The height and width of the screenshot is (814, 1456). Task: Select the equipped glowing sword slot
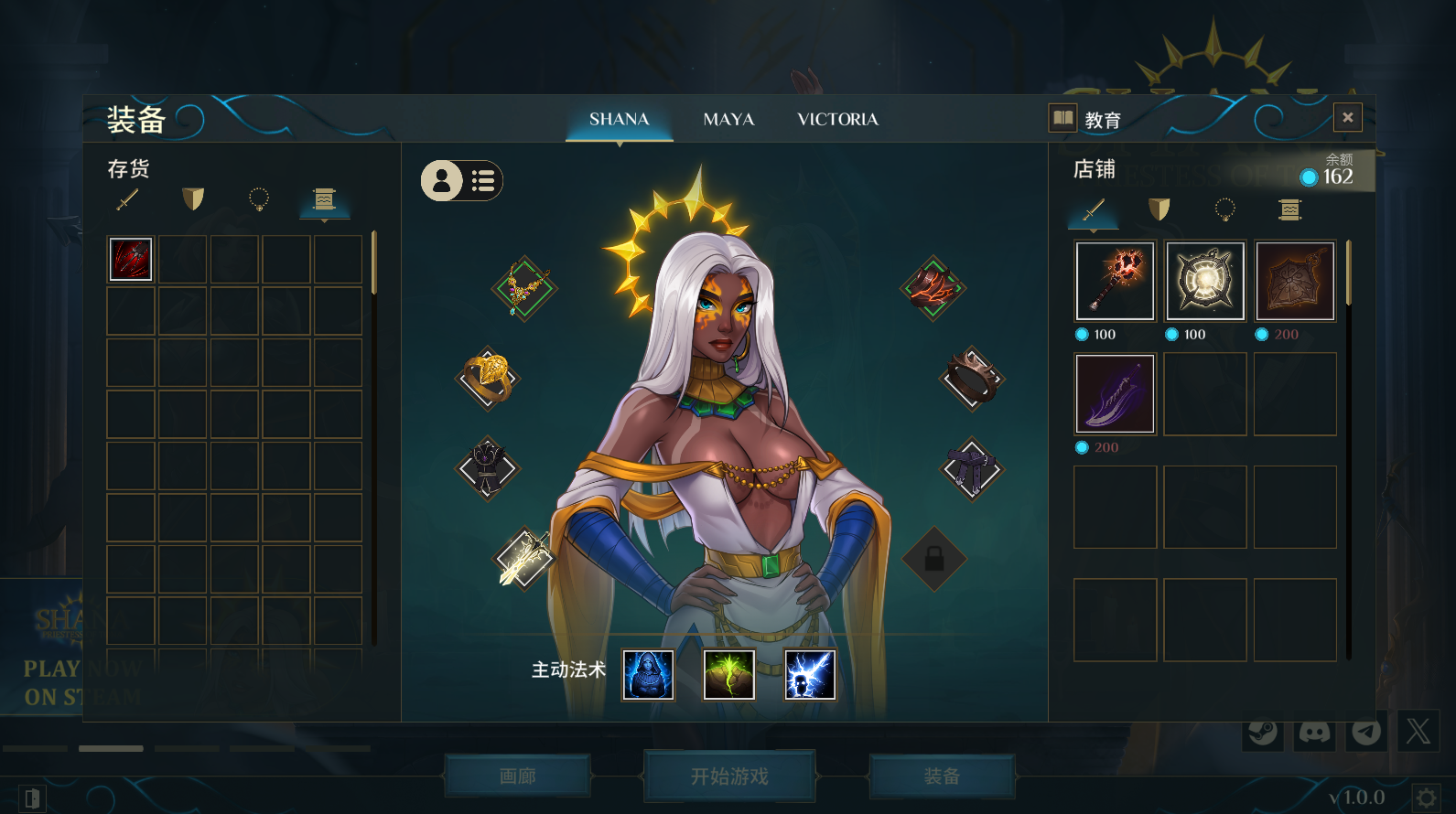pyautogui.click(x=524, y=558)
